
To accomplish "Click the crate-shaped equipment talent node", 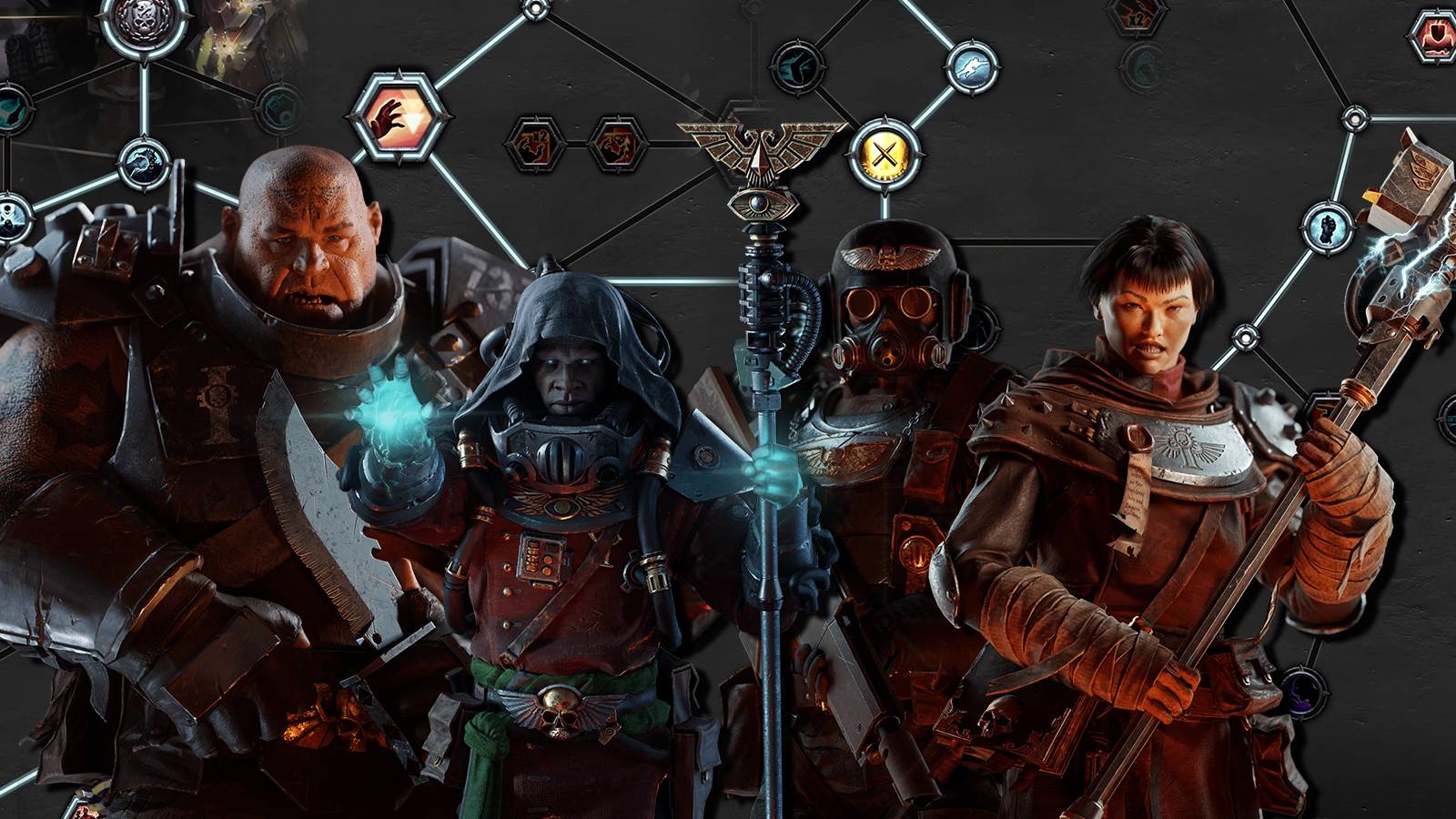I will click(x=280, y=107).
